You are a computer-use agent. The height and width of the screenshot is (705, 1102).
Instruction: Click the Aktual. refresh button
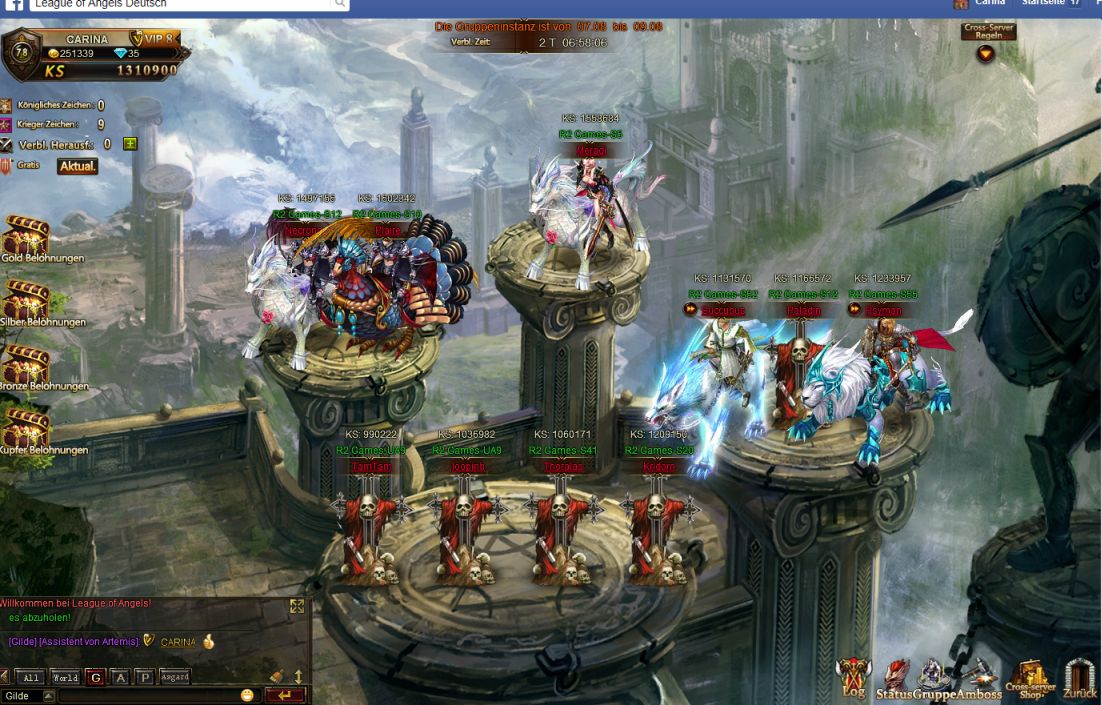click(x=77, y=166)
